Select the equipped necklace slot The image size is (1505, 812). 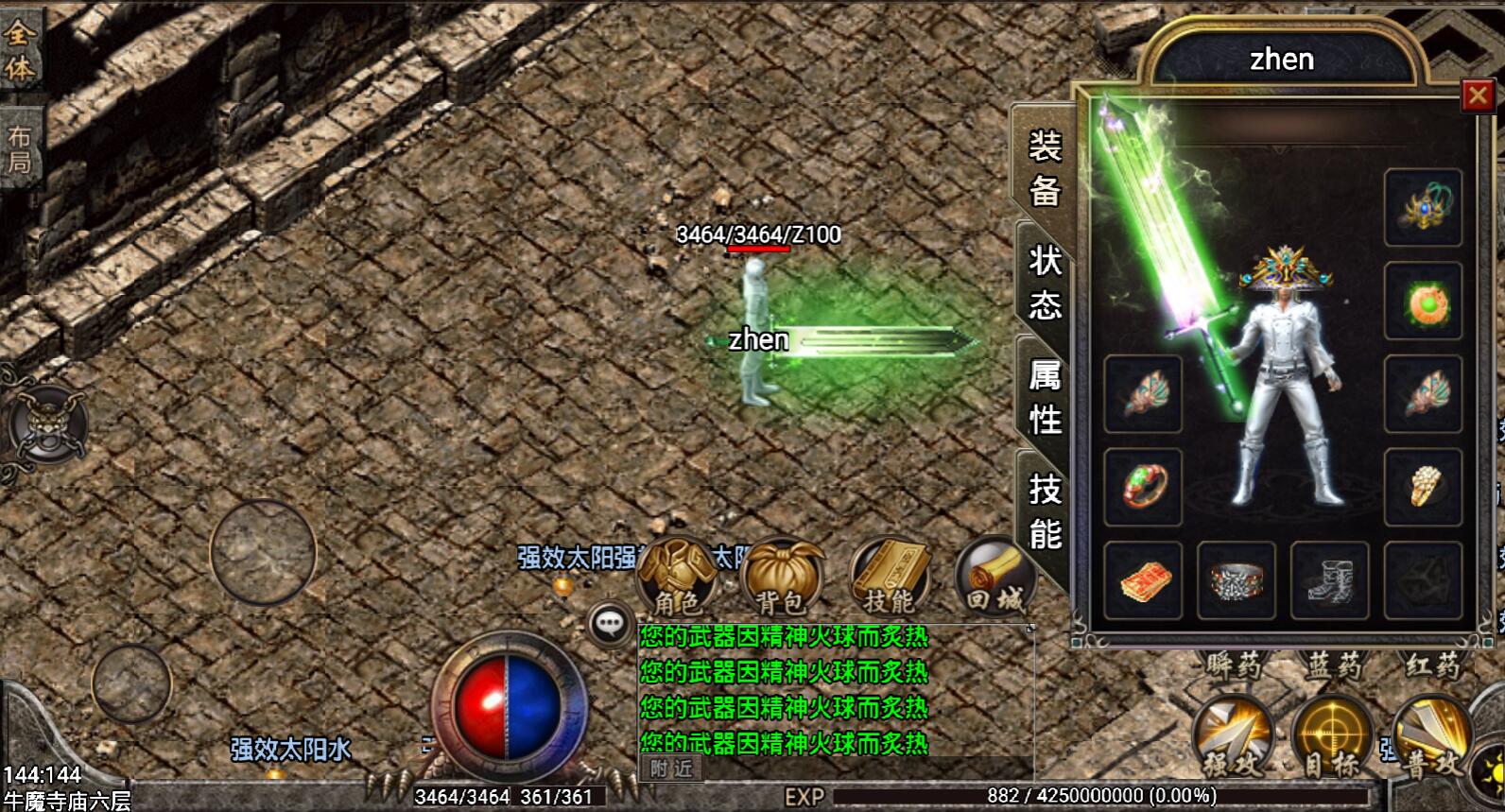pos(1423,208)
